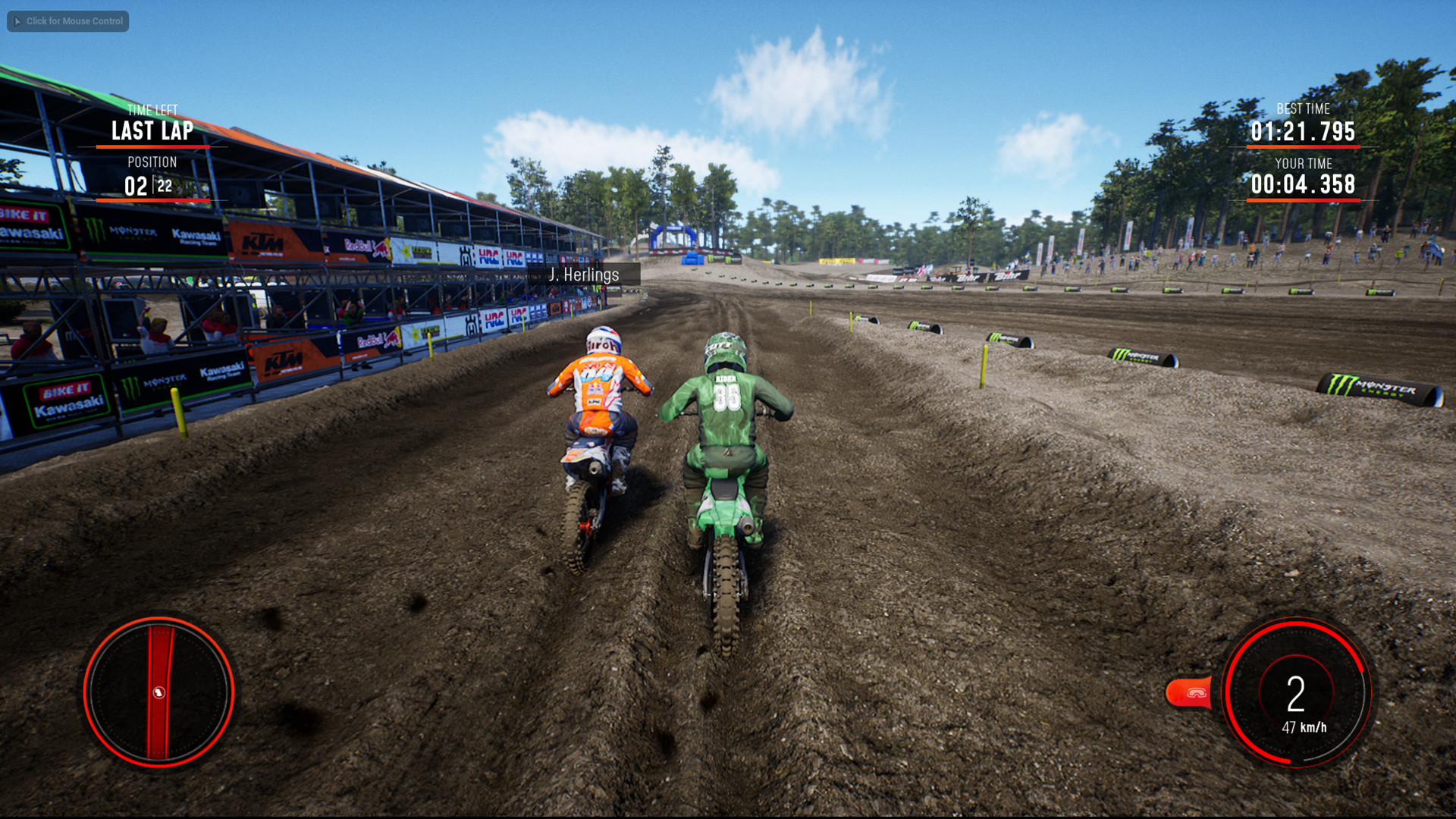Click for Mouse Control button
This screenshot has height=819, width=1456.
click(67, 21)
